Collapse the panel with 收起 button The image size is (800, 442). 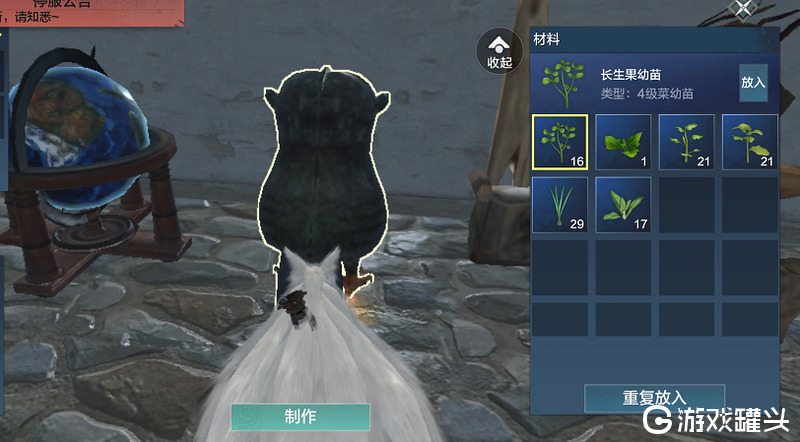click(x=499, y=50)
